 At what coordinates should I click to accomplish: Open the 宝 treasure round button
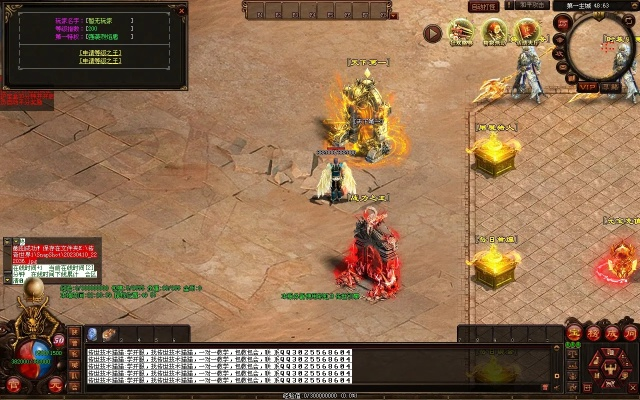(x=574, y=332)
